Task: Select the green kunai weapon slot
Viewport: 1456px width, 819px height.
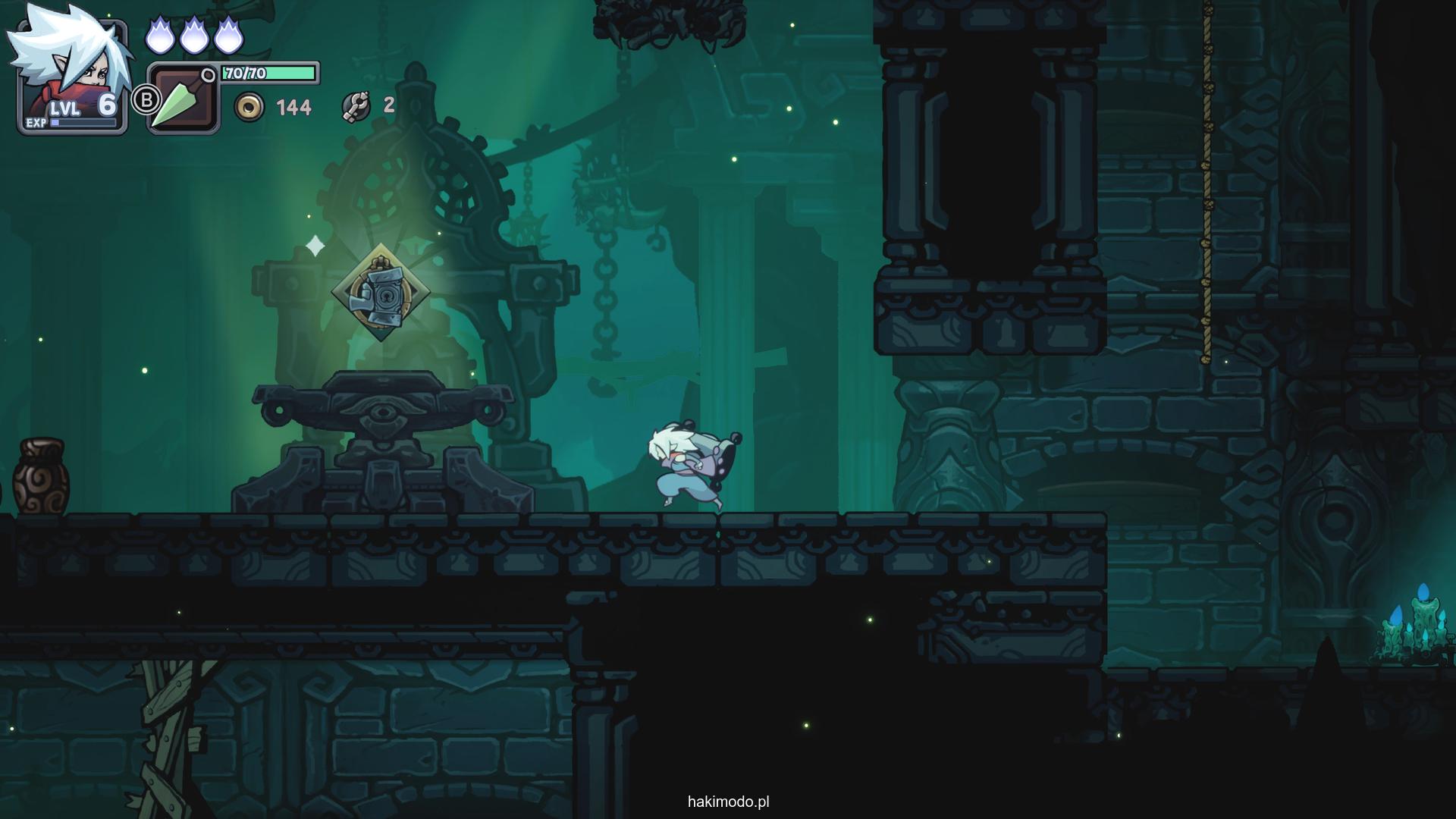Action: point(183,99)
